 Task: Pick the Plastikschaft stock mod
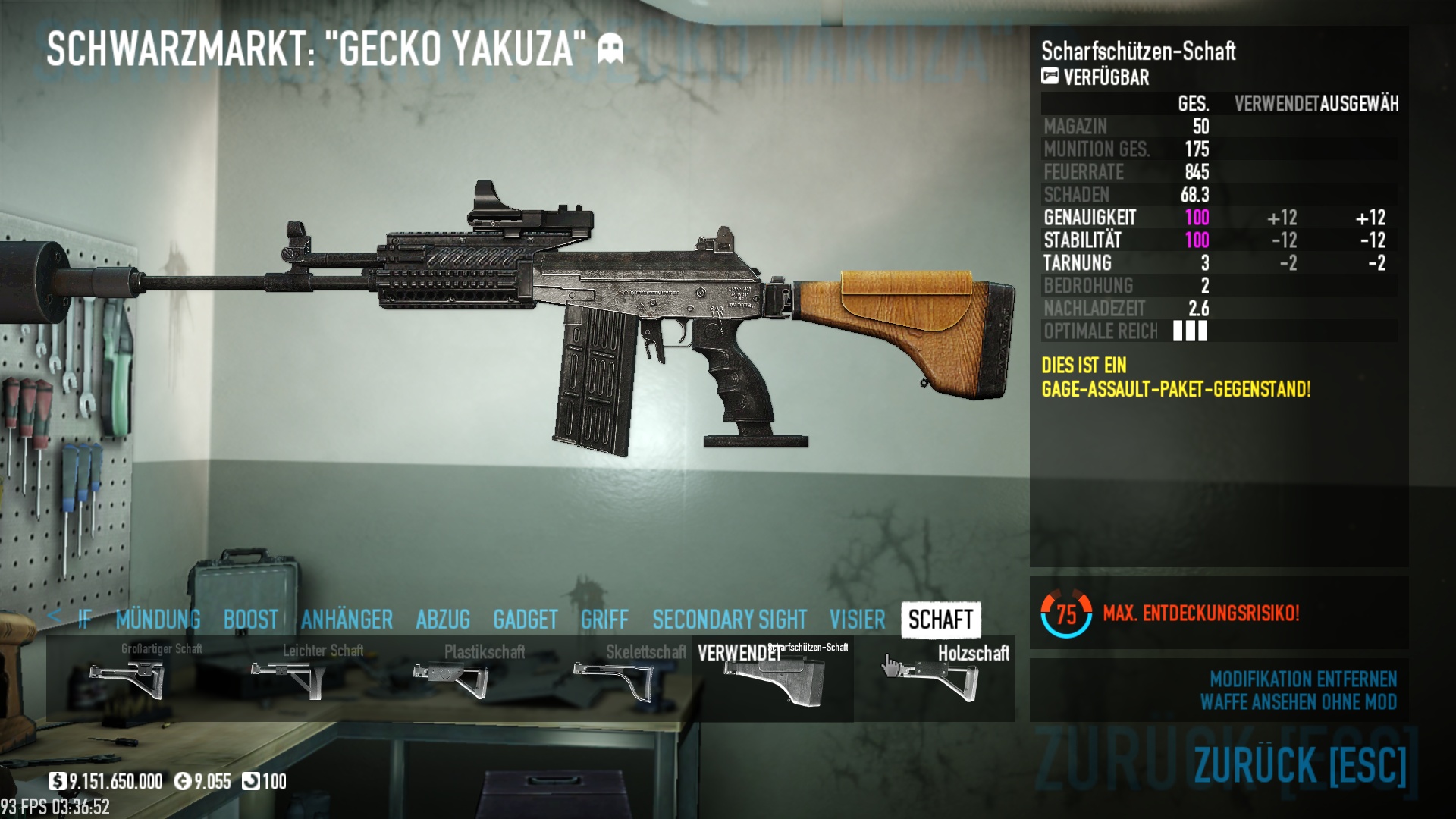pos(450,679)
